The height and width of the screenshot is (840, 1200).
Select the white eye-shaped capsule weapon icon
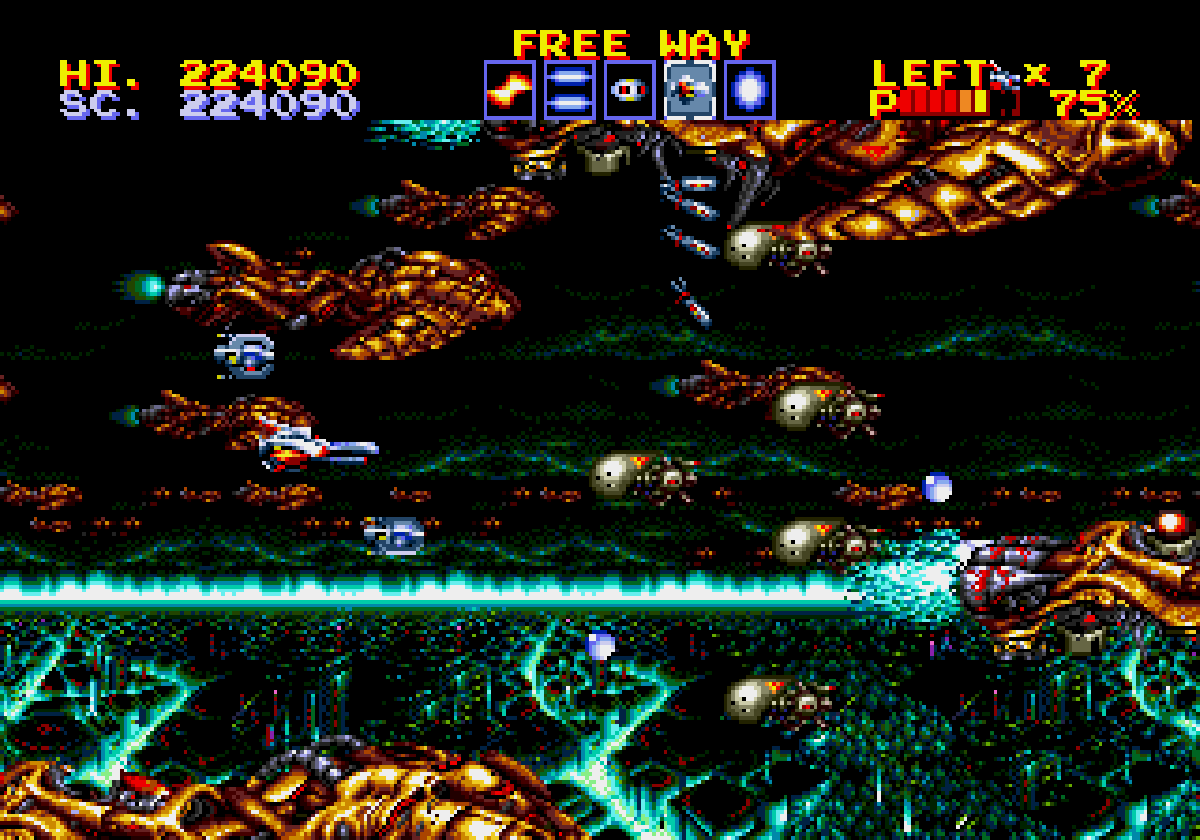[x=629, y=90]
